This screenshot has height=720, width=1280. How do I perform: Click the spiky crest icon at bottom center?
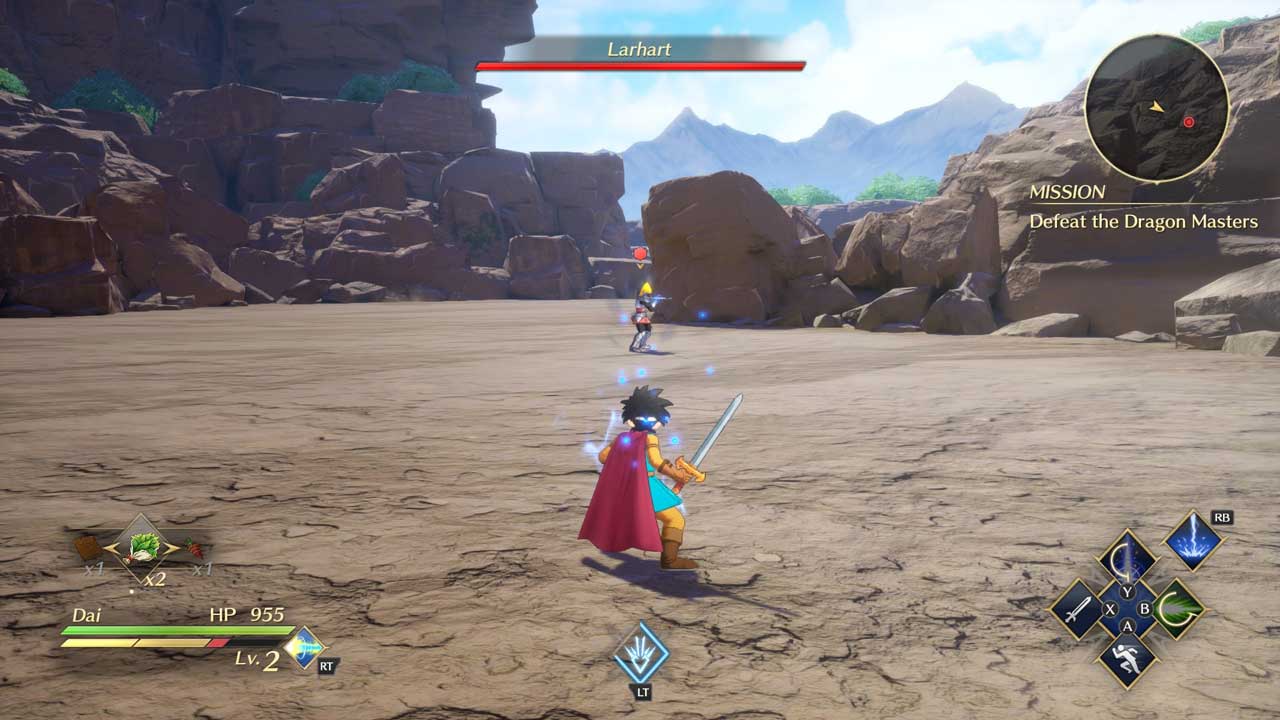point(641,652)
